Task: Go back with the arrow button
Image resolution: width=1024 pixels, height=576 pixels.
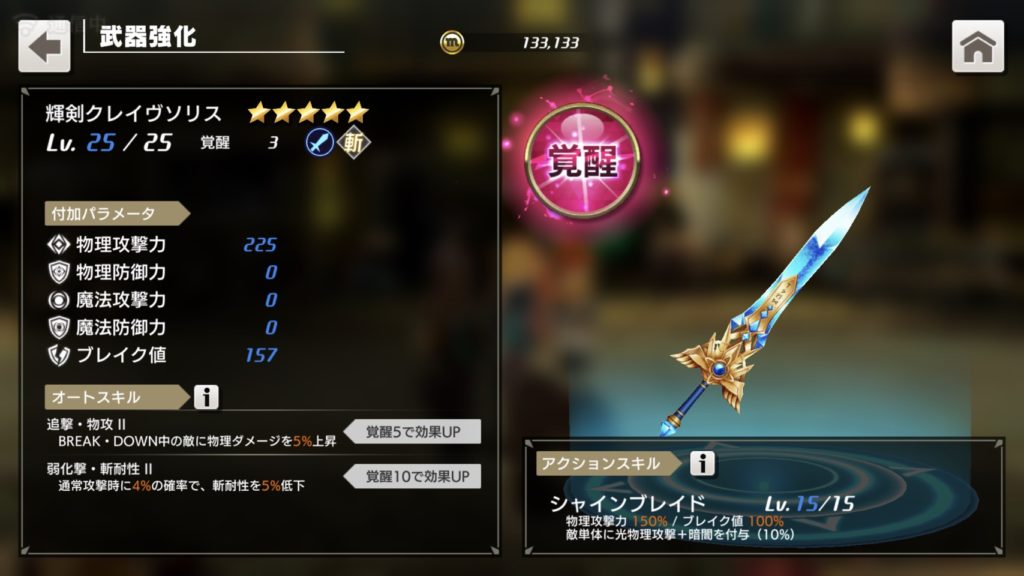Action: click(44, 46)
